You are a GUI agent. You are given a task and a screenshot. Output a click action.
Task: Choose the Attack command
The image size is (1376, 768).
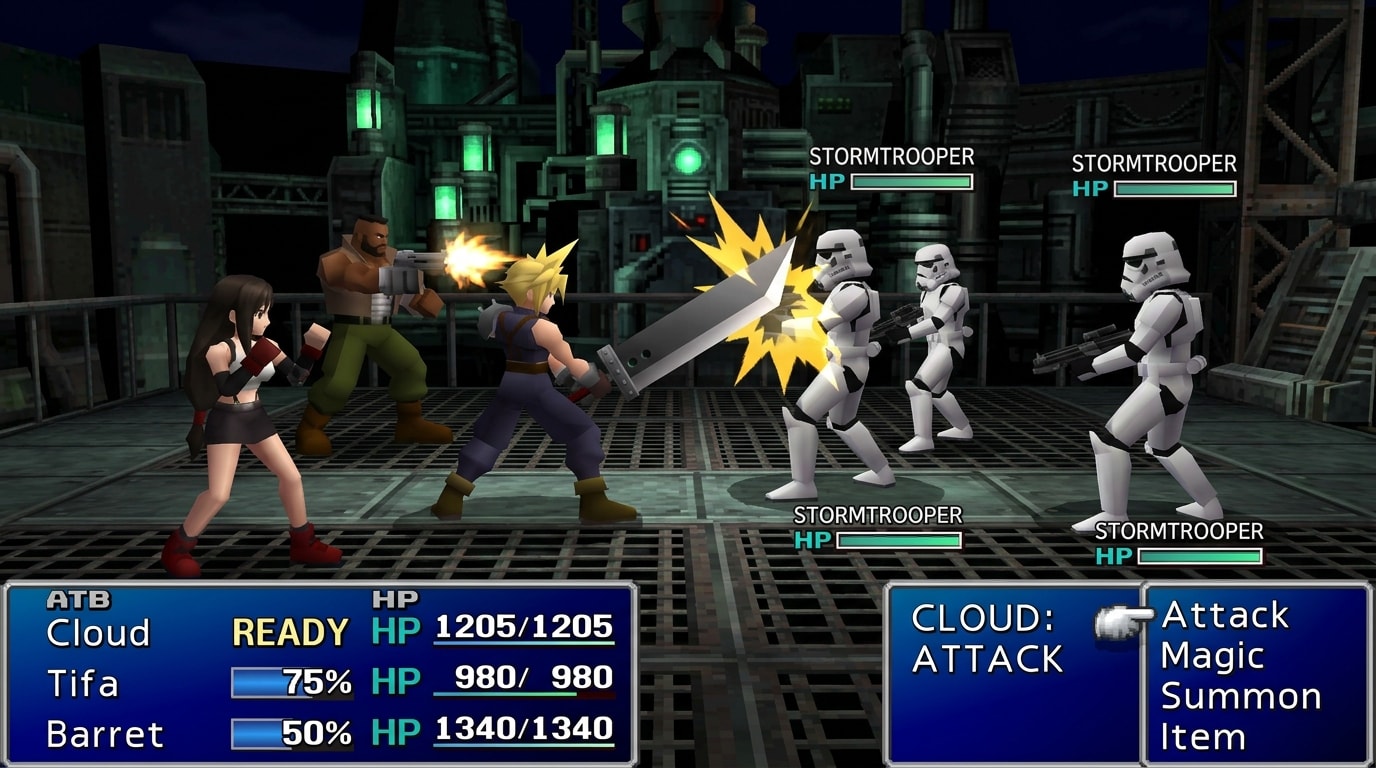pos(1225,615)
